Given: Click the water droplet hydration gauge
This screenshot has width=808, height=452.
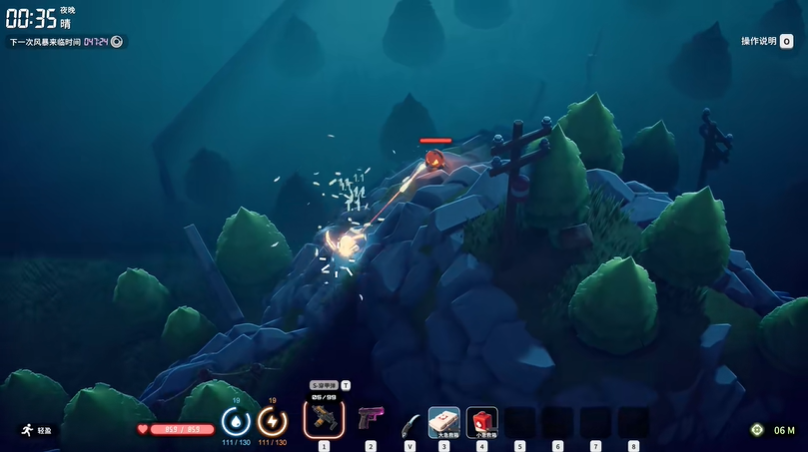Looking at the screenshot, I should point(236,420).
